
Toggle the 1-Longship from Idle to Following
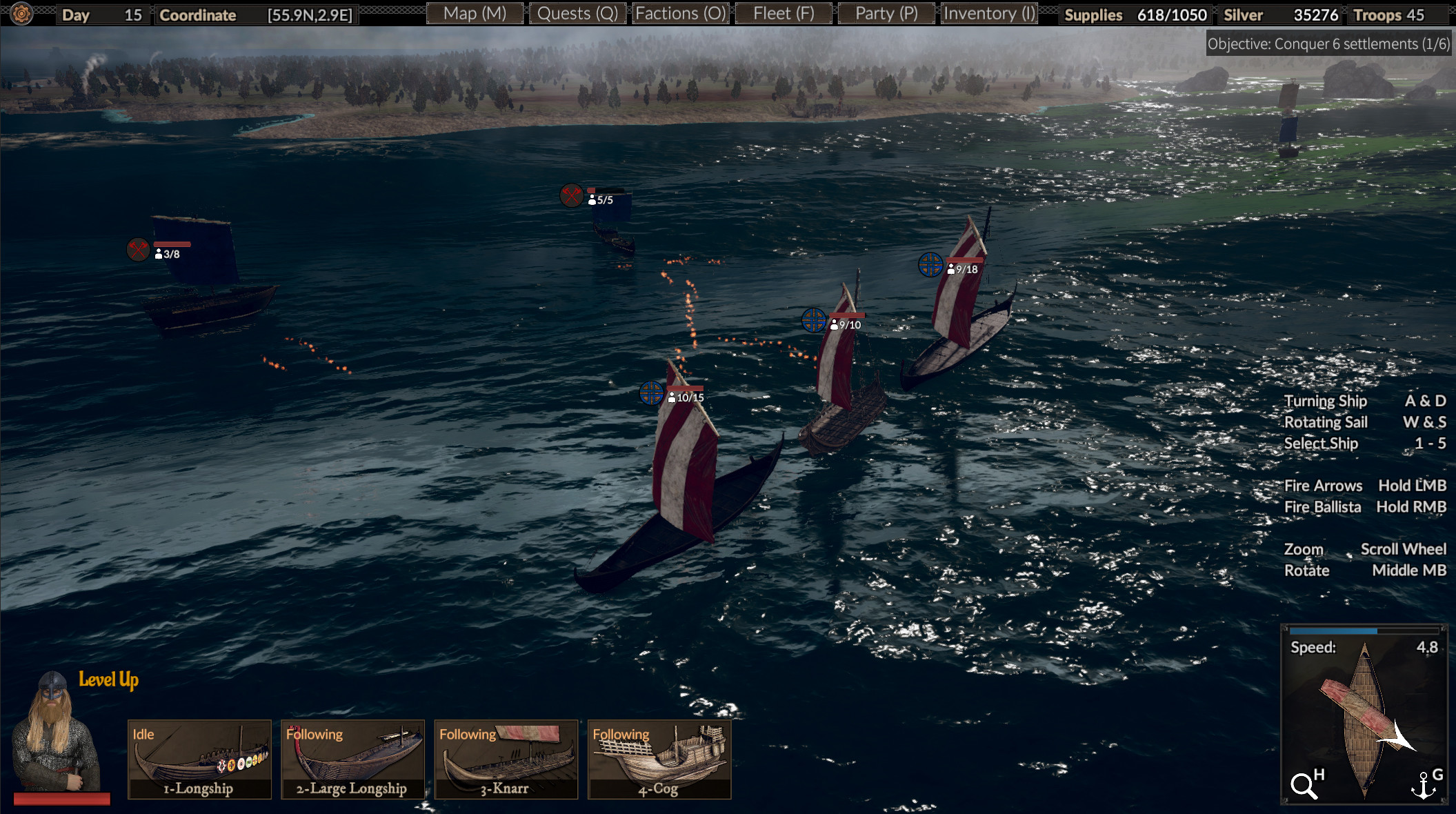tap(199, 760)
